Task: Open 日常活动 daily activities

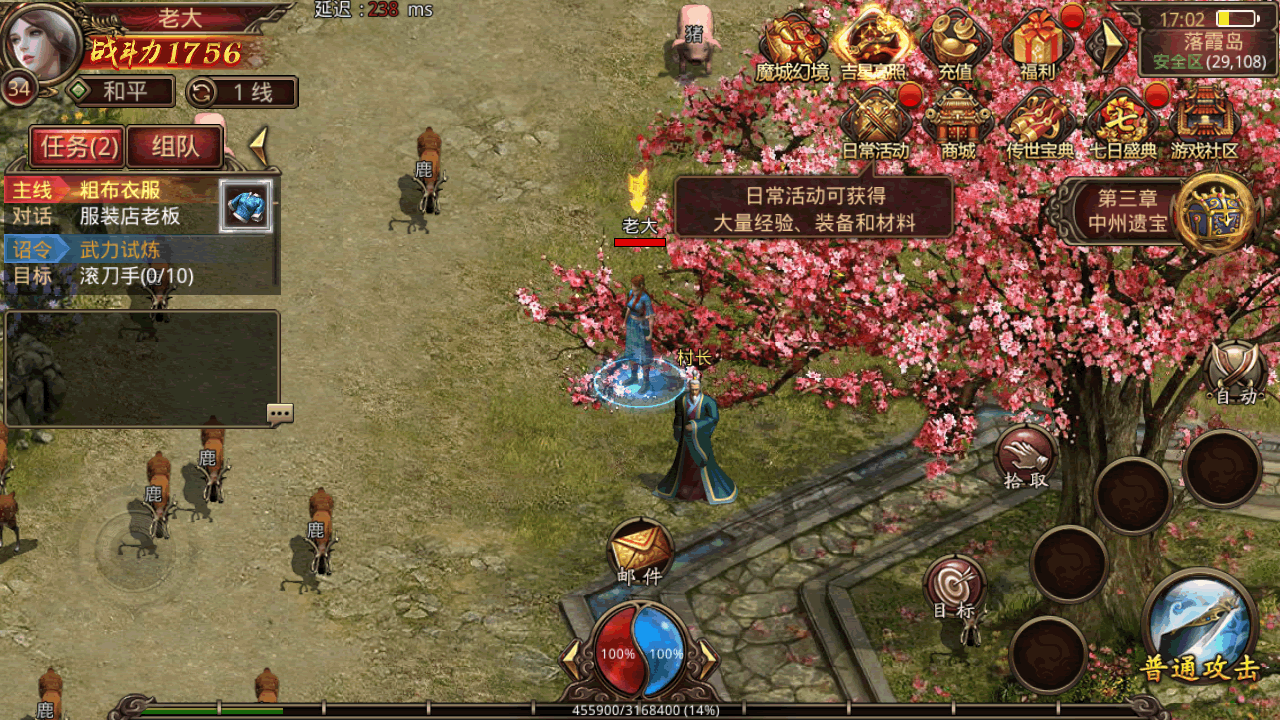Action: (x=875, y=124)
